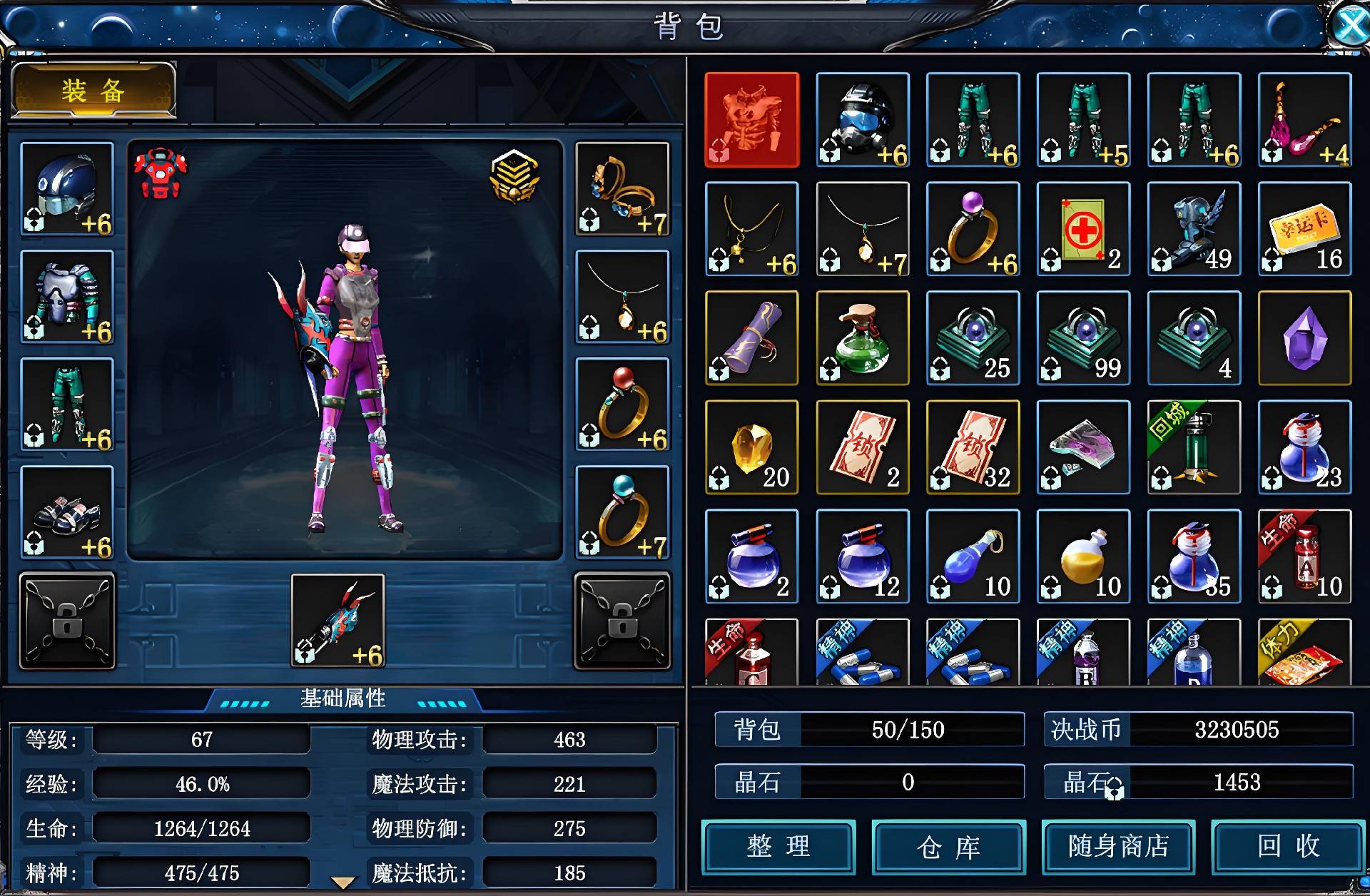Select the green potion flask
The width and height of the screenshot is (1370, 896).
coord(862,338)
